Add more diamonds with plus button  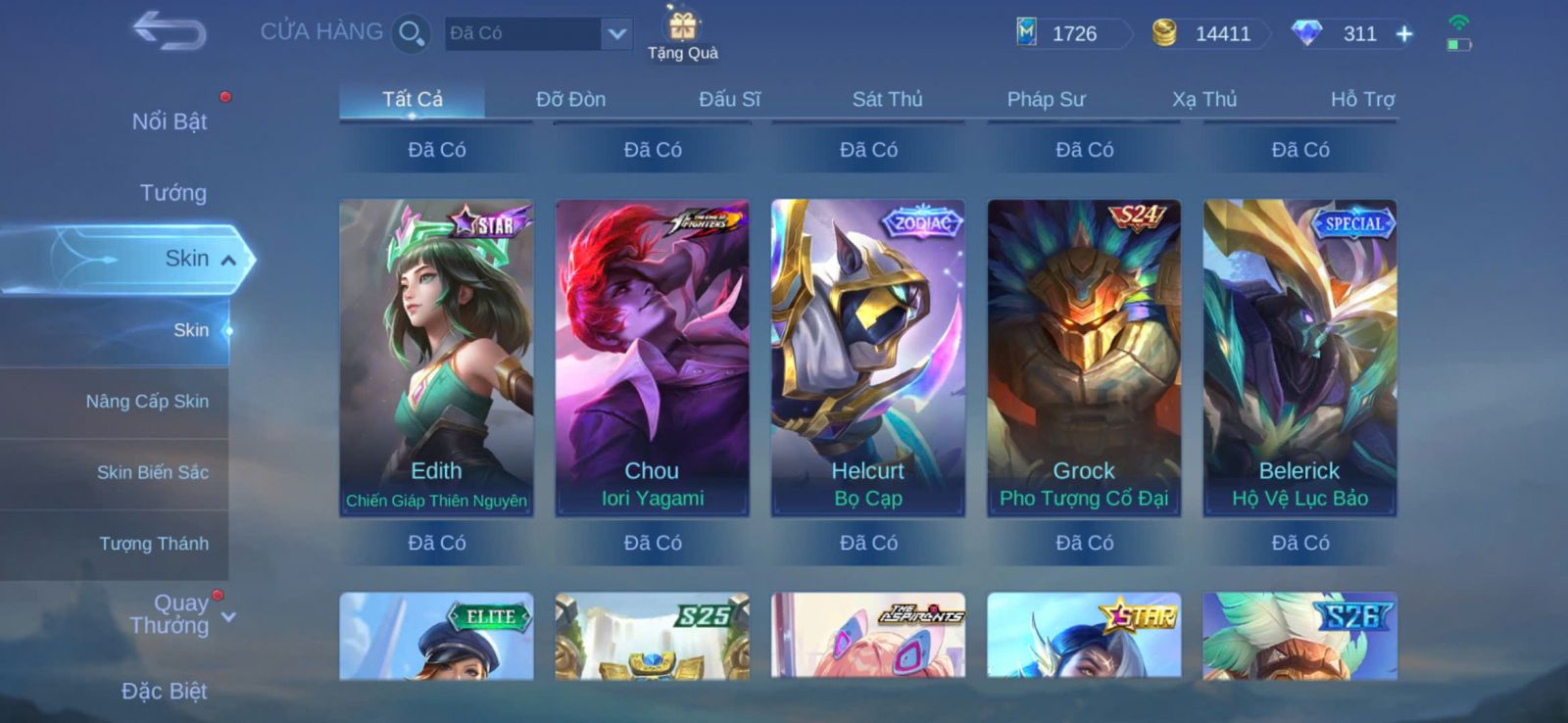[1404, 34]
